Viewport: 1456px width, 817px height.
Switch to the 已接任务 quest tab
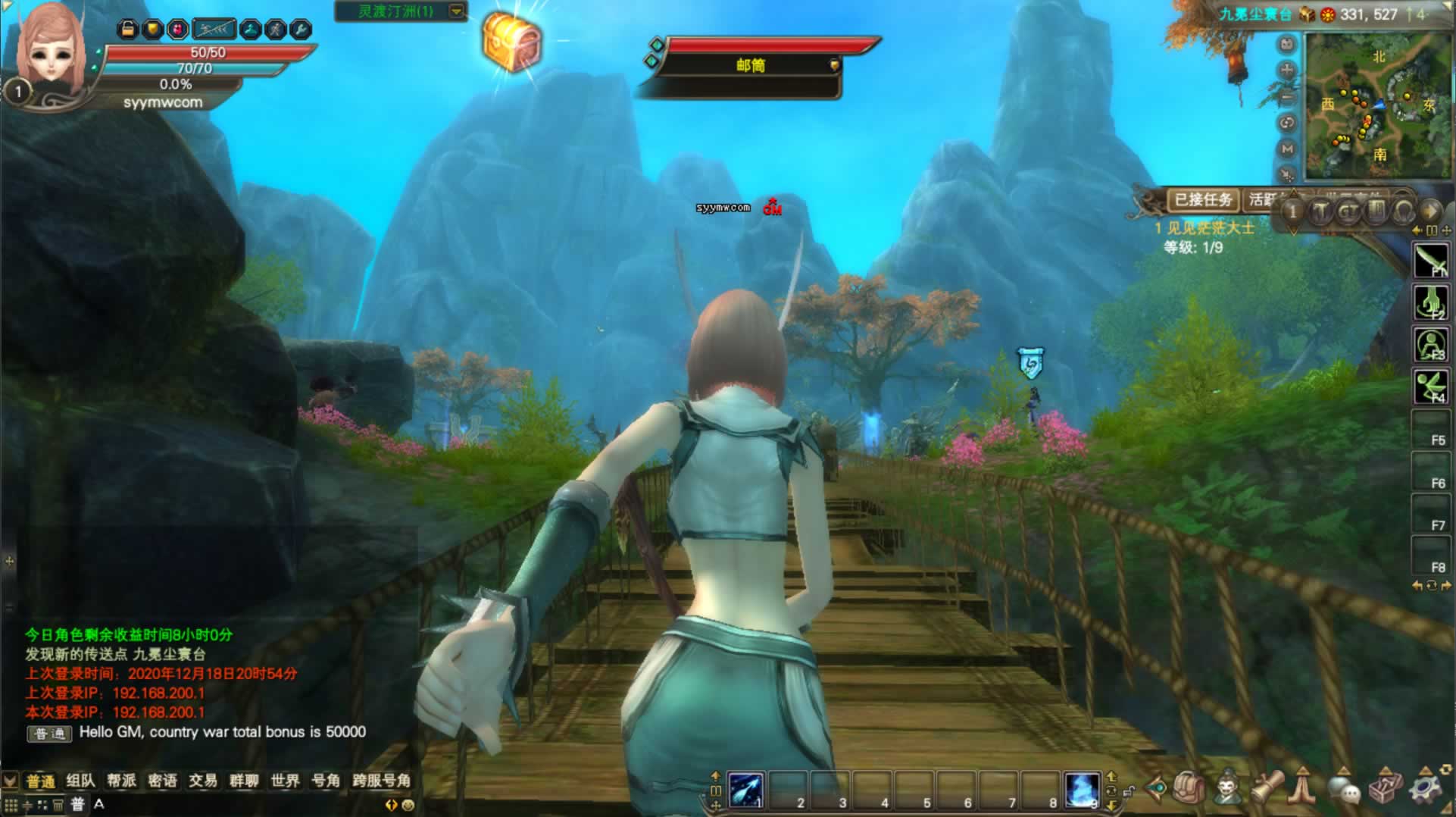[1202, 200]
